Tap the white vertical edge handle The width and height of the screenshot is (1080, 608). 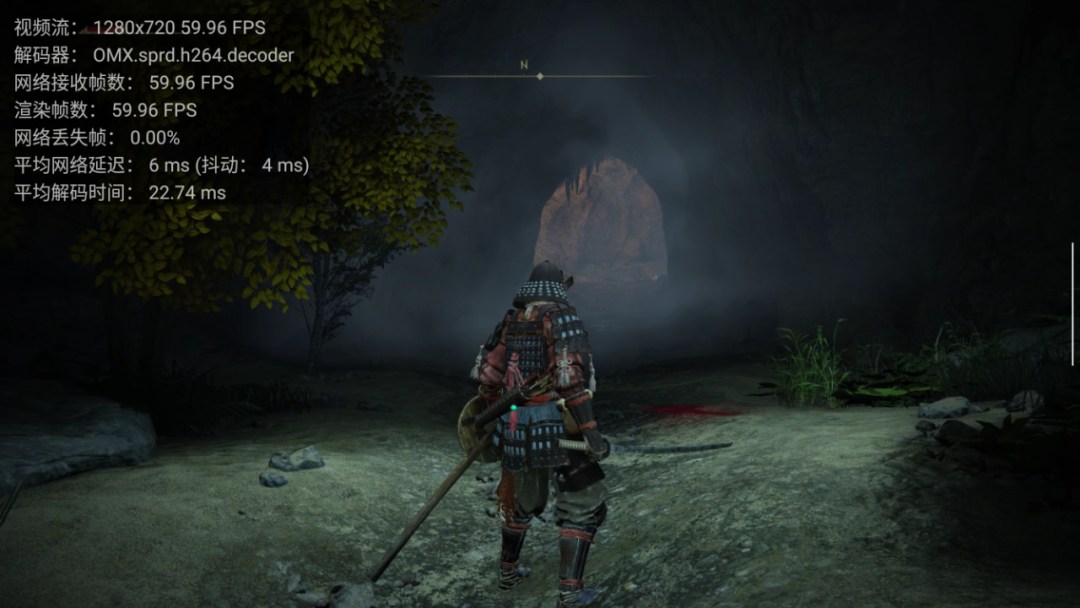(1073, 303)
